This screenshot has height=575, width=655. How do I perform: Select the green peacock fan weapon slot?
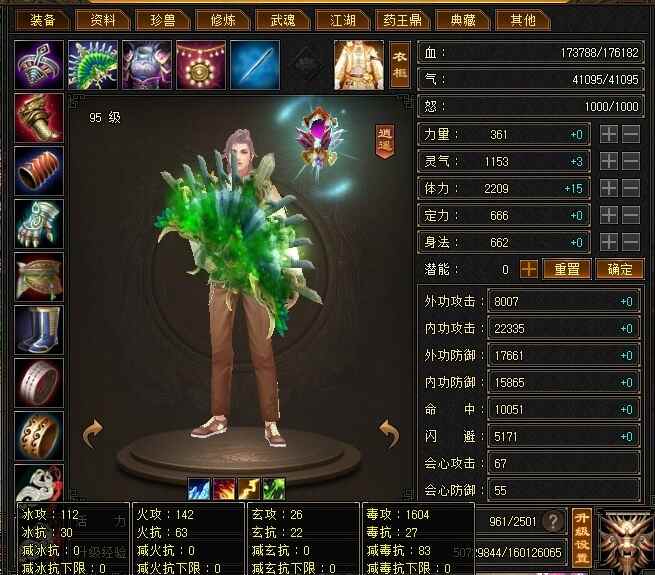click(x=93, y=65)
